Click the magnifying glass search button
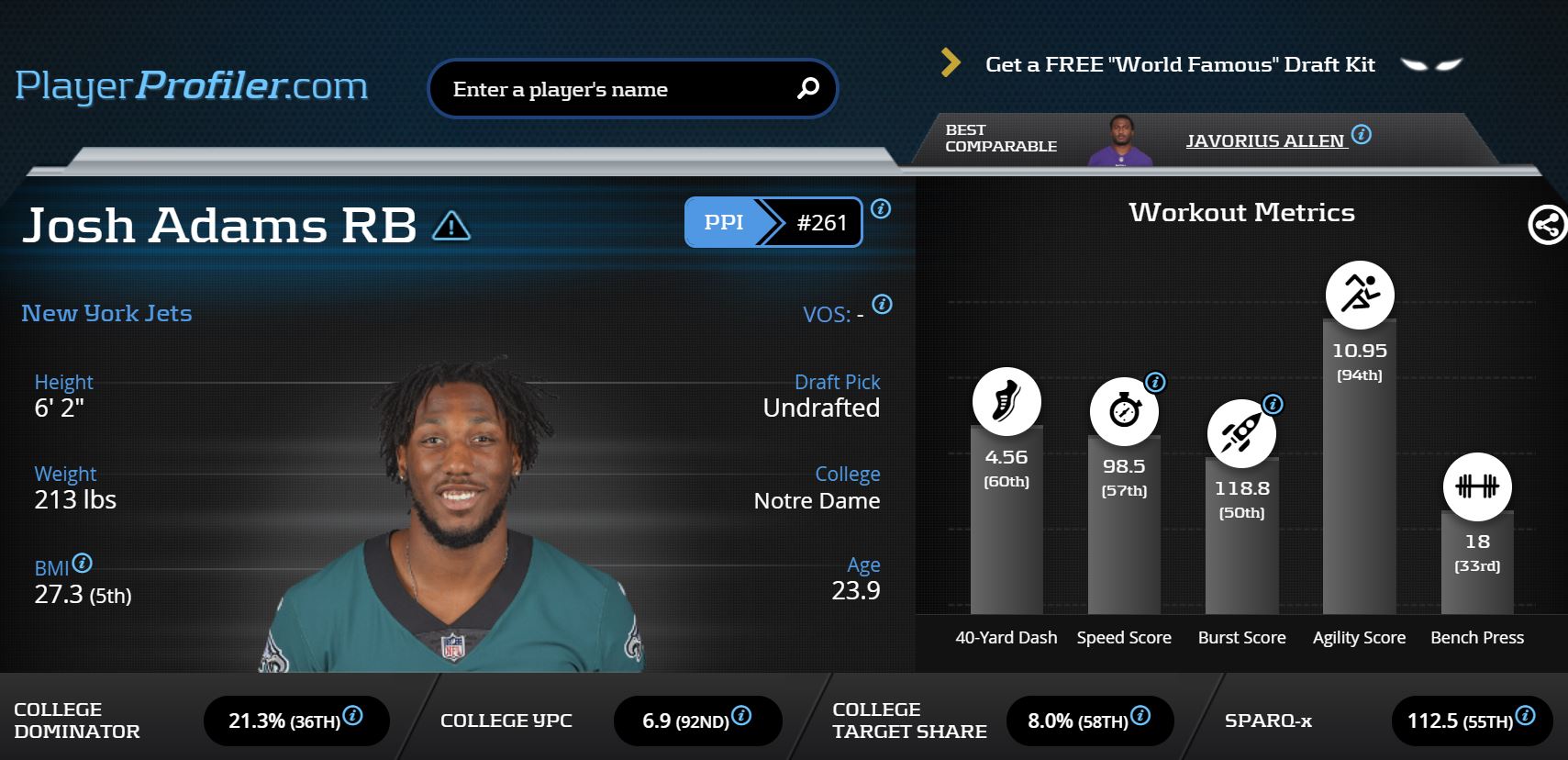The height and width of the screenshot is (760, 1568). click(x=808, y=88)
